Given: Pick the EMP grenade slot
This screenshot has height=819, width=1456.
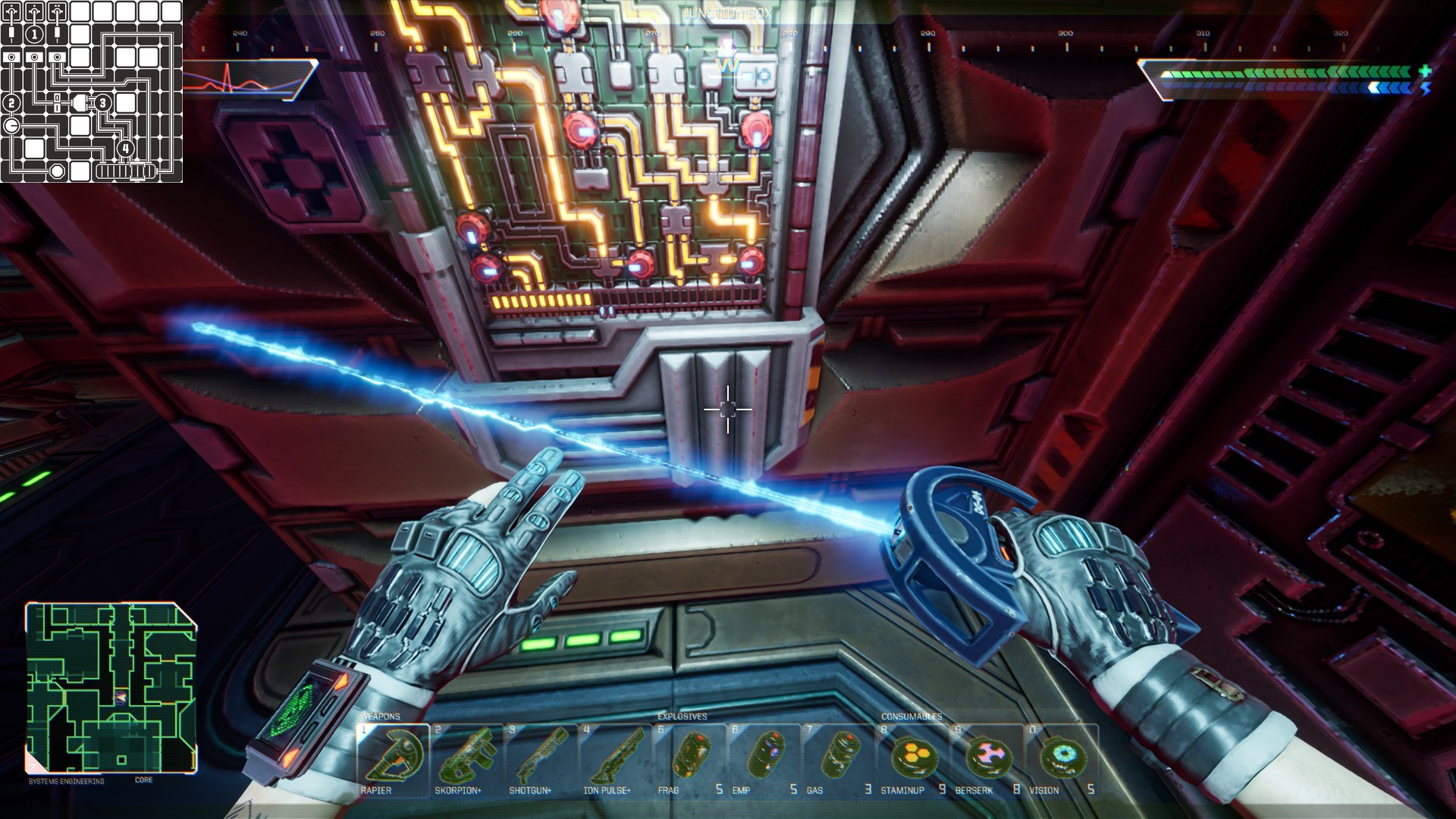Looking at the screenshot, I should [x=764, y=758].
